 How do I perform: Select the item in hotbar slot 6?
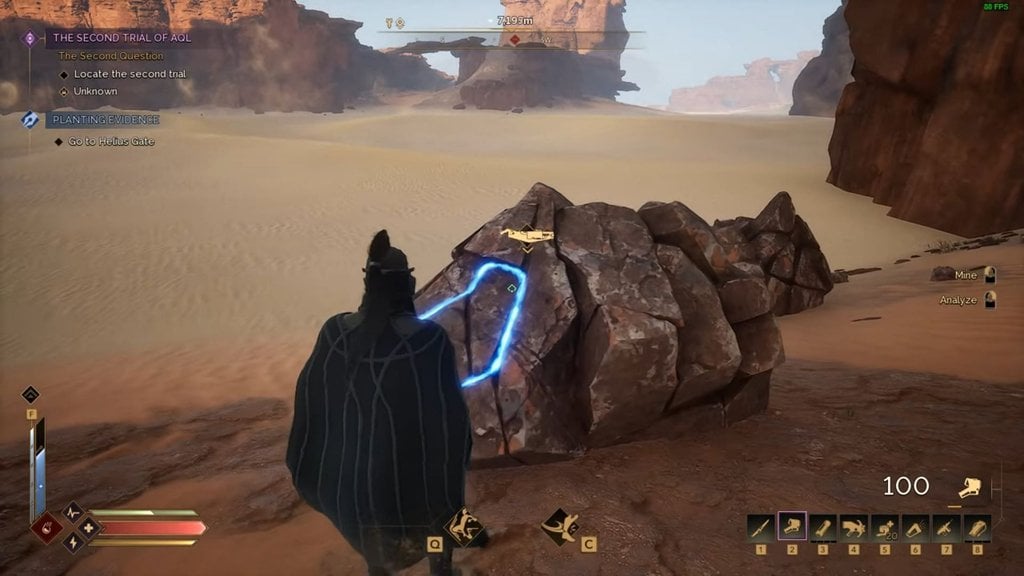915,527
